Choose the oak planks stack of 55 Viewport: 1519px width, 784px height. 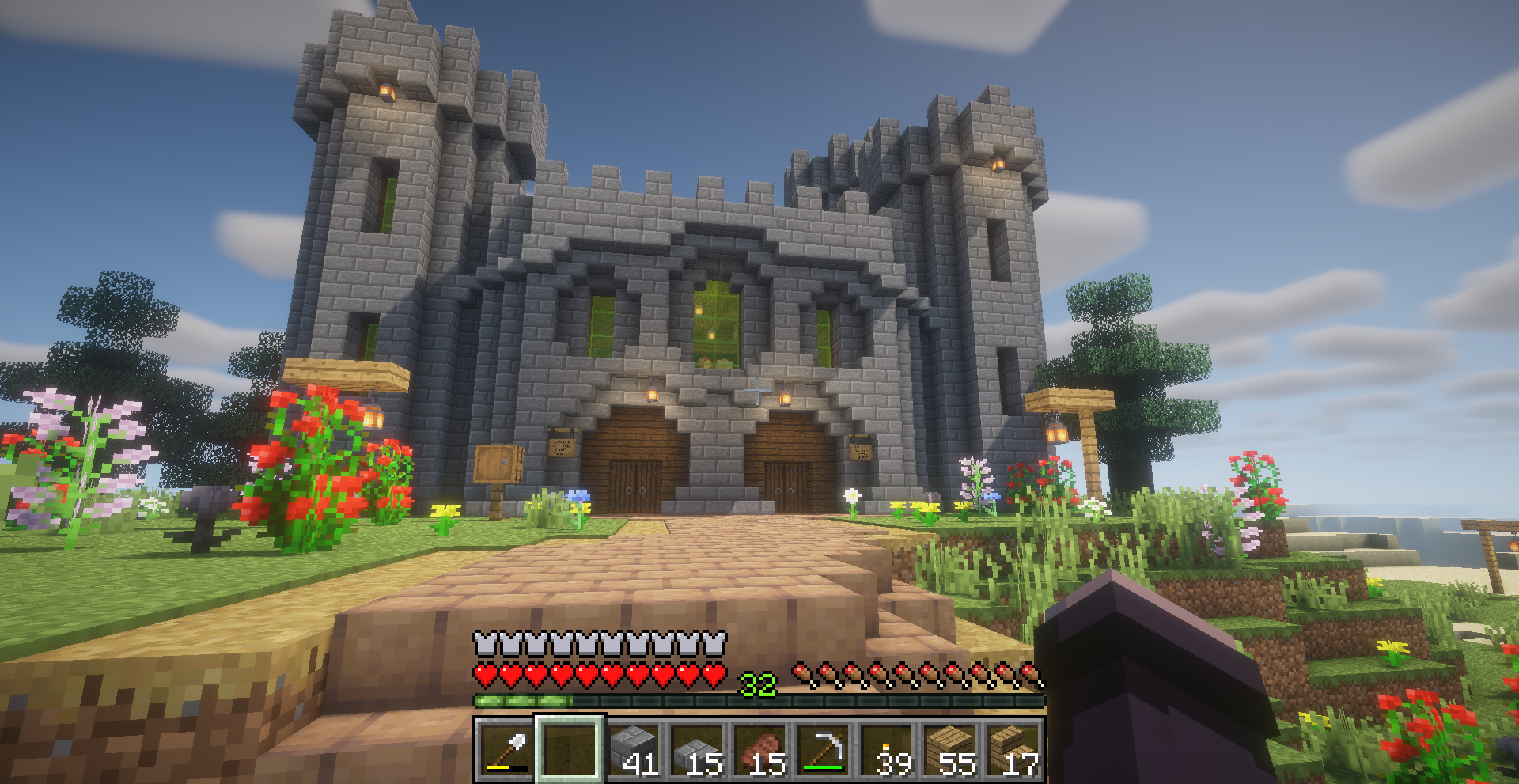(x=951, y=750)
